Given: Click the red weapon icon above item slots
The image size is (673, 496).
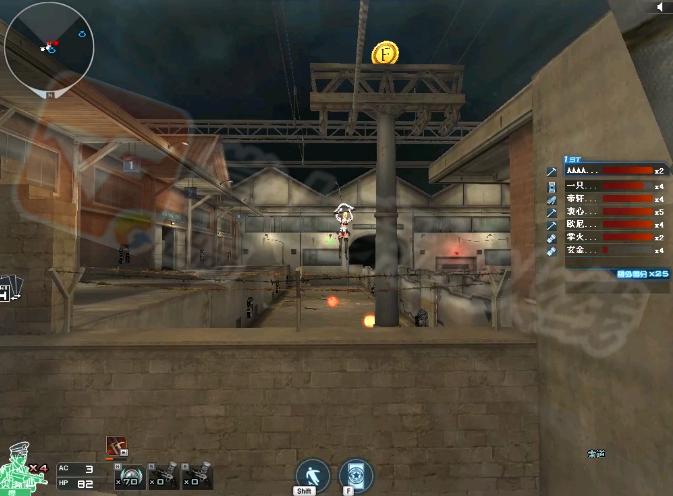Looking at the screenshot, I should click(x=114, y=447).
